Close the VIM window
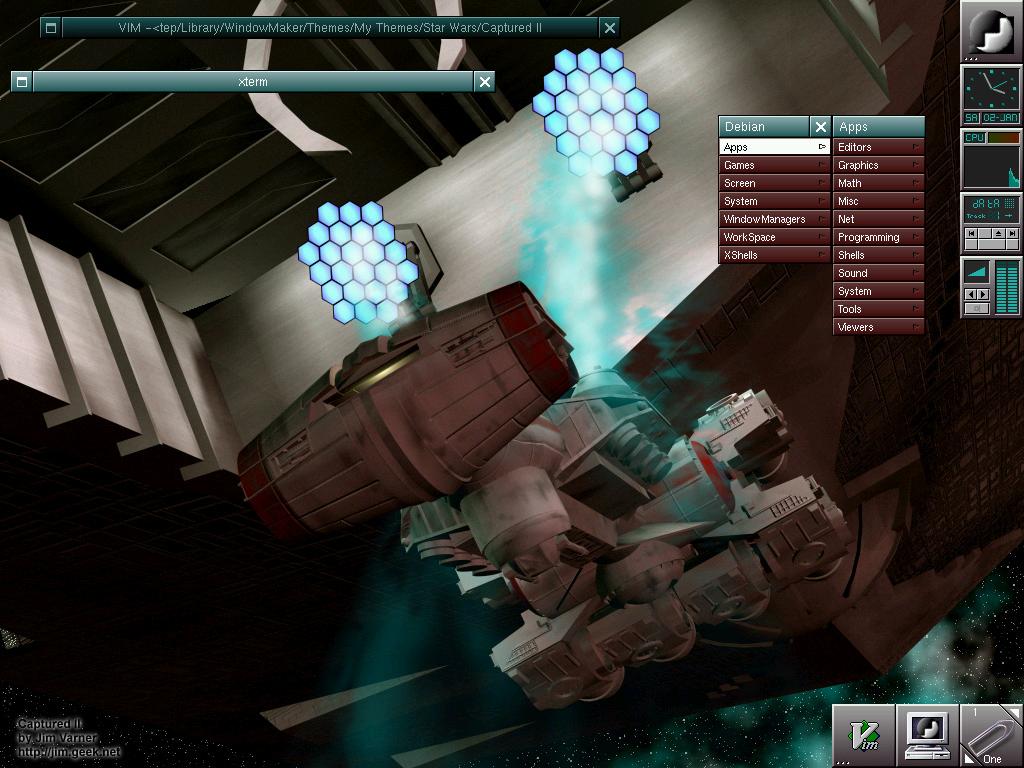Image resolution: width=1024 pixels, height=768 pixels. click(610, 28)
